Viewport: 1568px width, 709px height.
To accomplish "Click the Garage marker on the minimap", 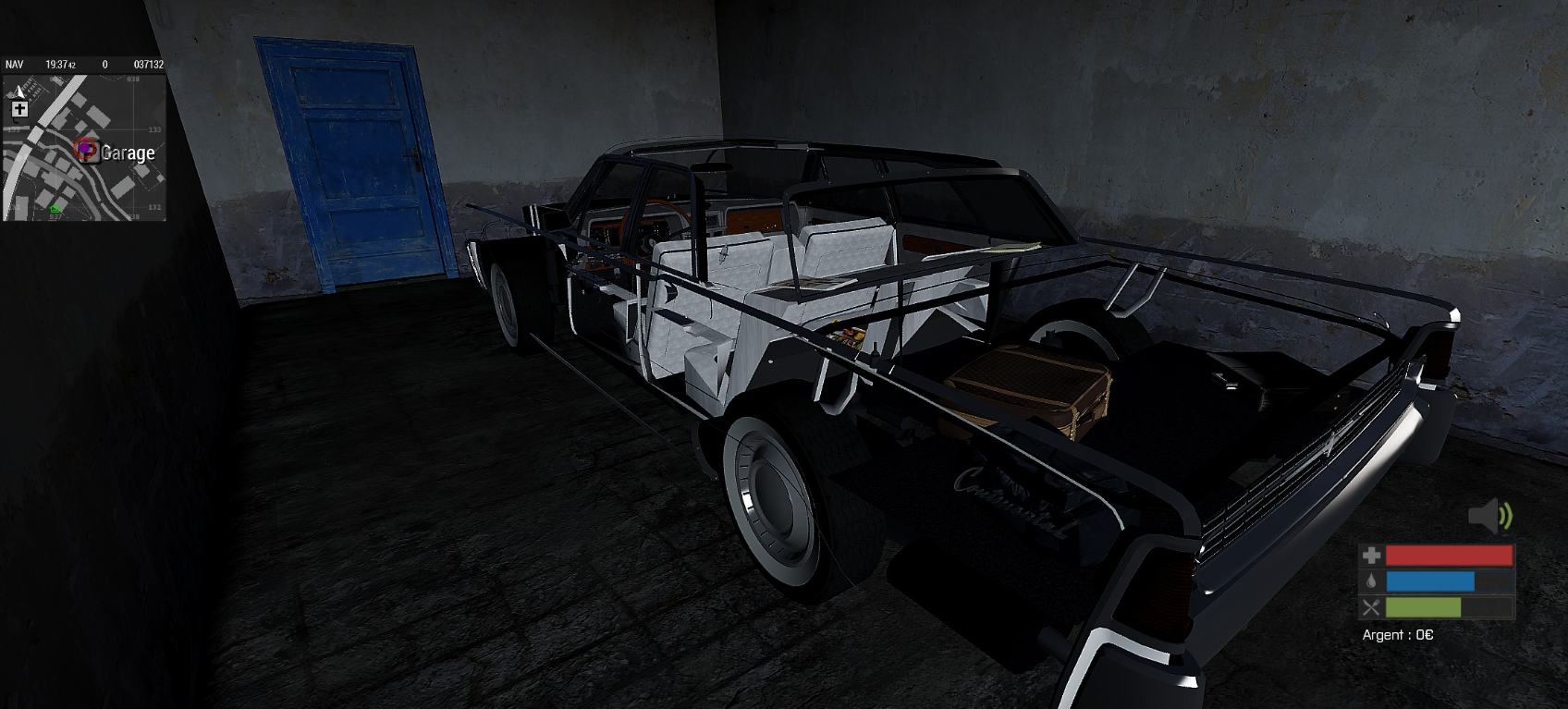I will click(x=86, y=151).
